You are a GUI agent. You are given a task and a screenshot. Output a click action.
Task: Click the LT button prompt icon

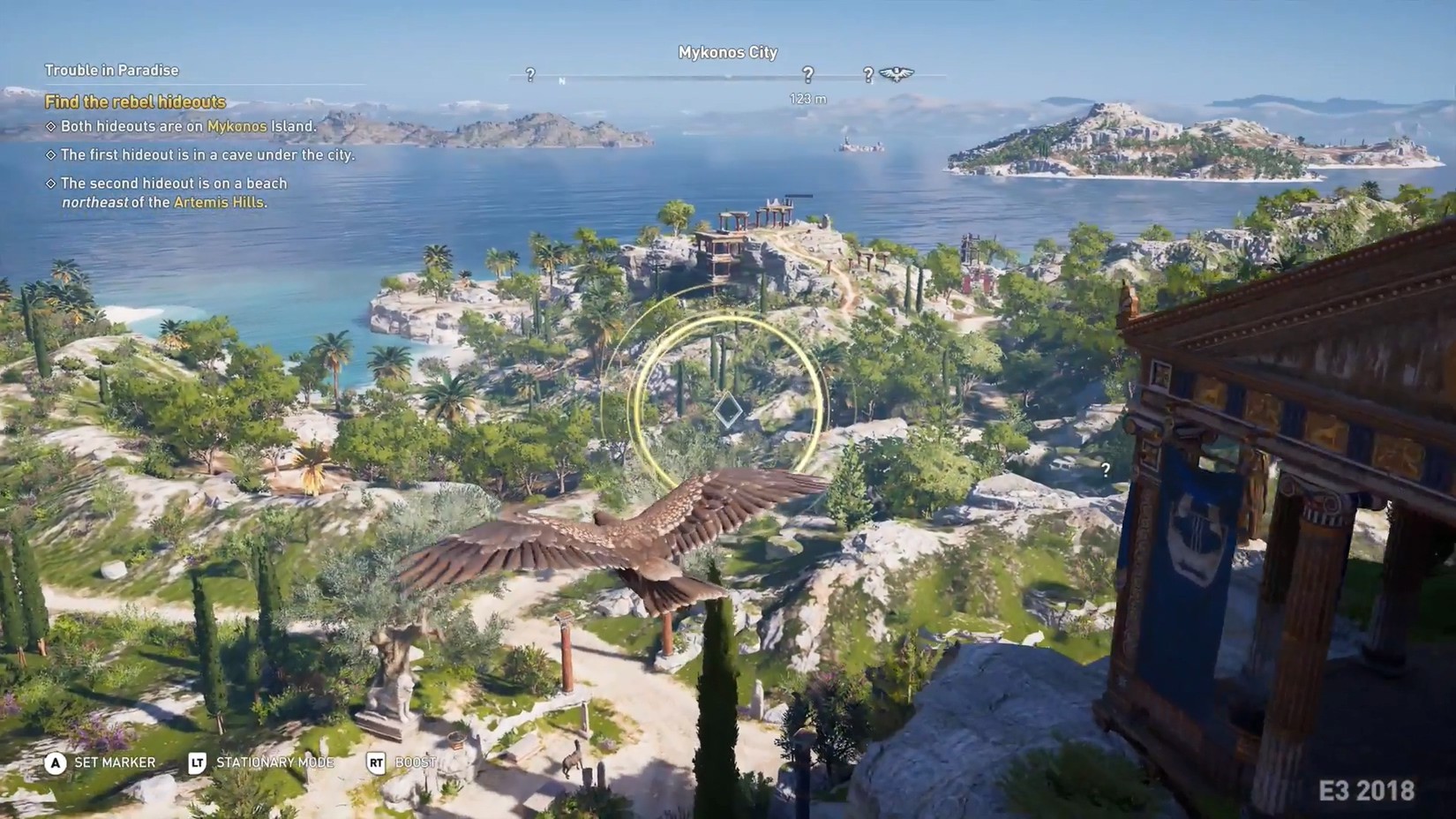[198, 762]
